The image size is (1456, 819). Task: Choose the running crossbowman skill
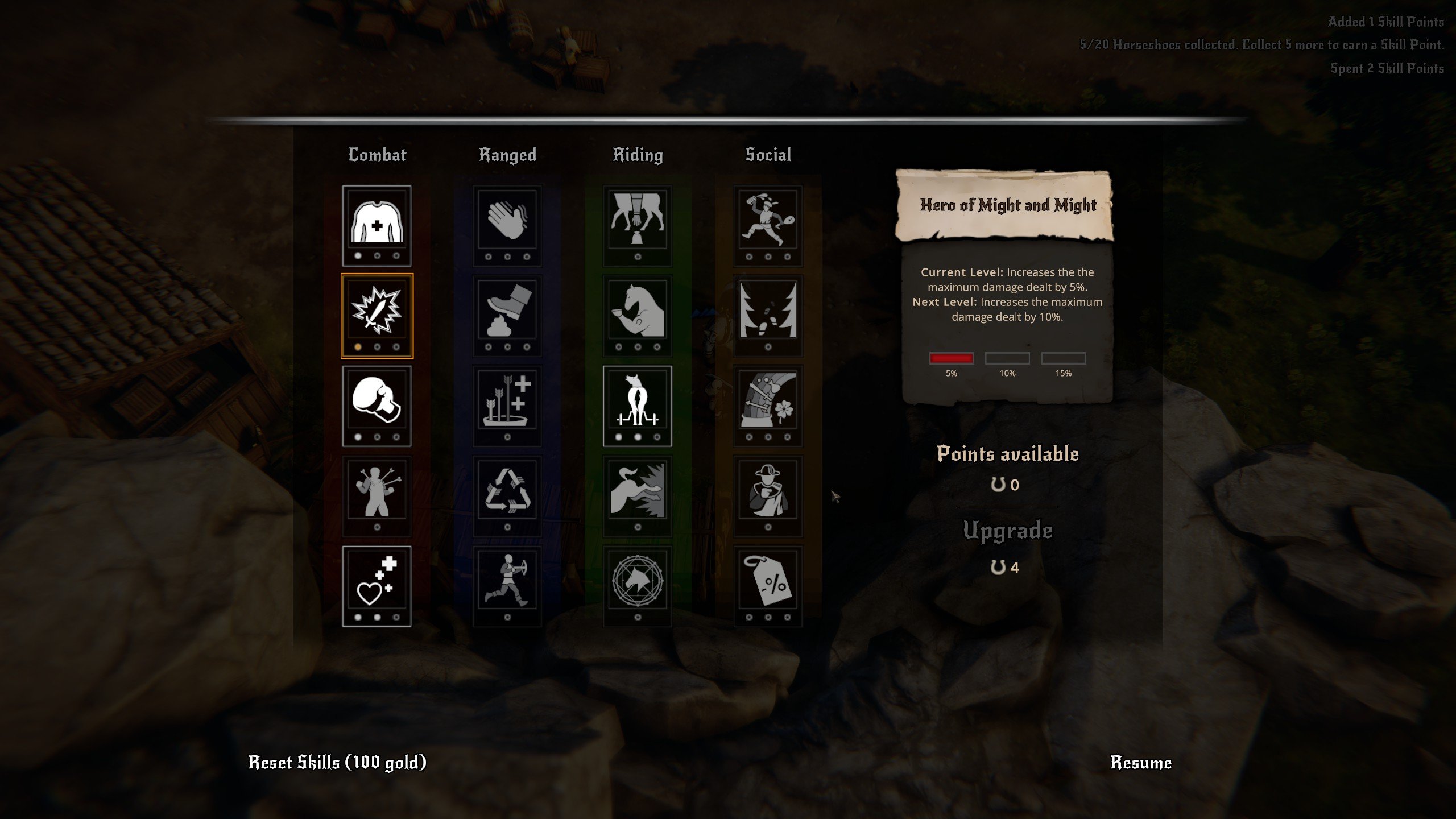507,581
